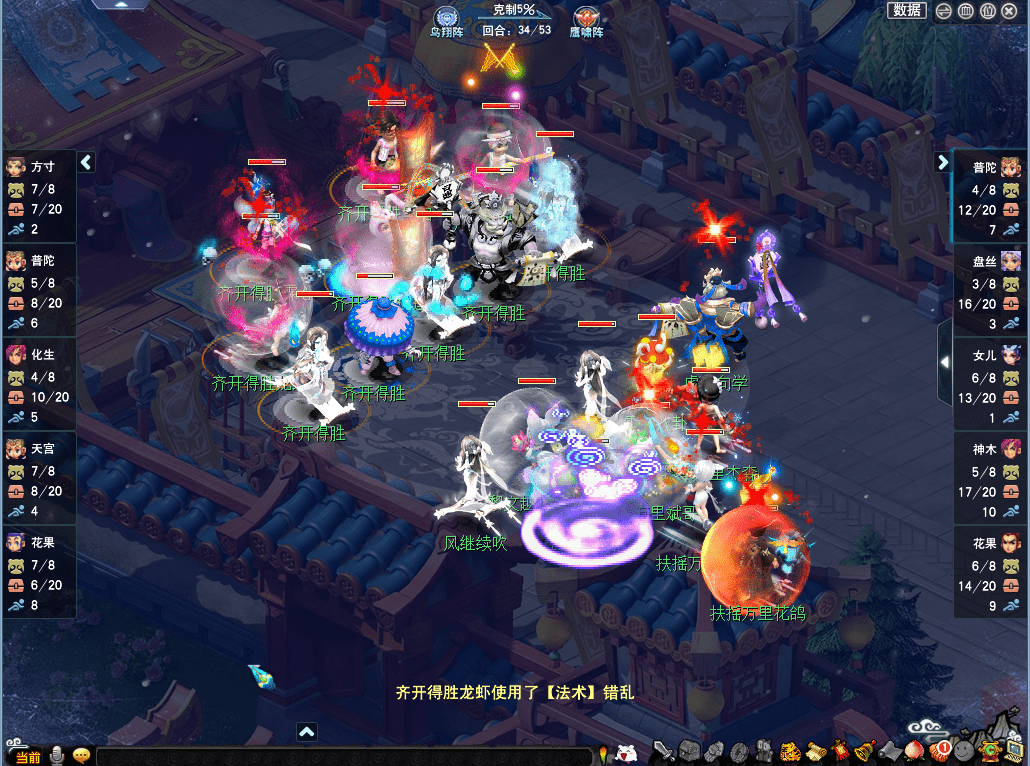
Task: Collapse the left team panel arrow
Action: [87, 162]
